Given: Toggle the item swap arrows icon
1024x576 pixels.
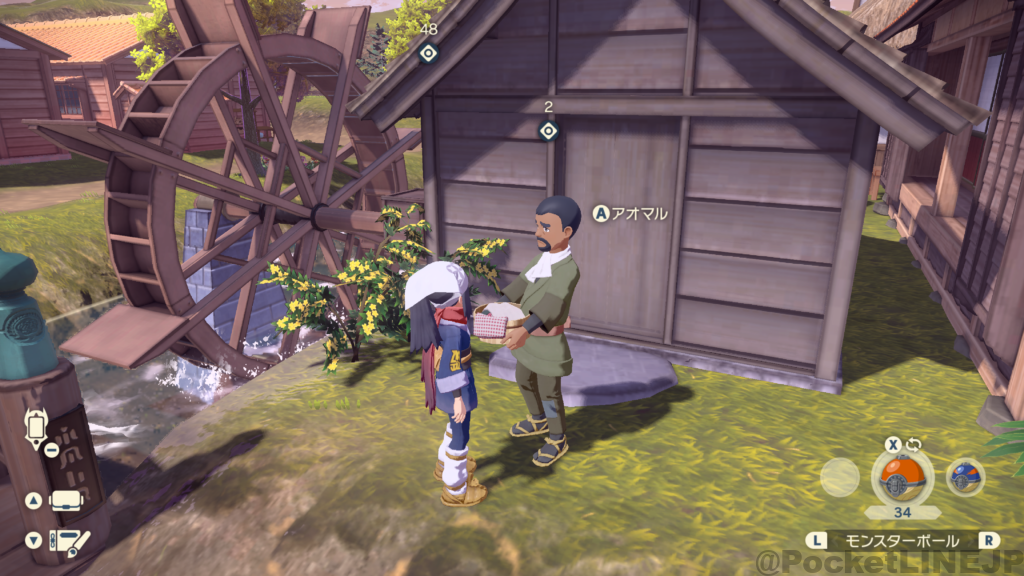Looking at the screenshot, I should [913, 445].
